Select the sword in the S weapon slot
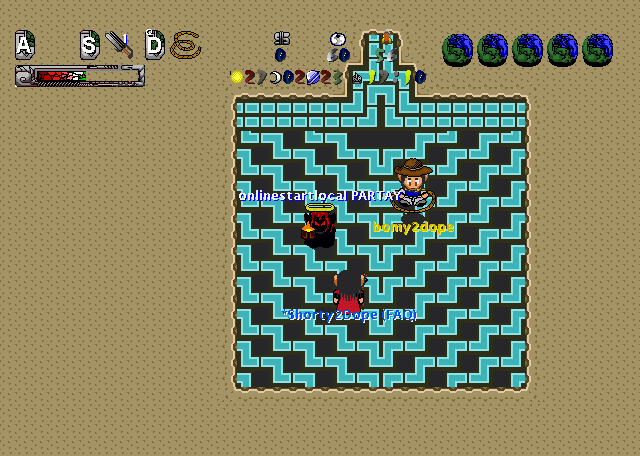 (119, 45)
